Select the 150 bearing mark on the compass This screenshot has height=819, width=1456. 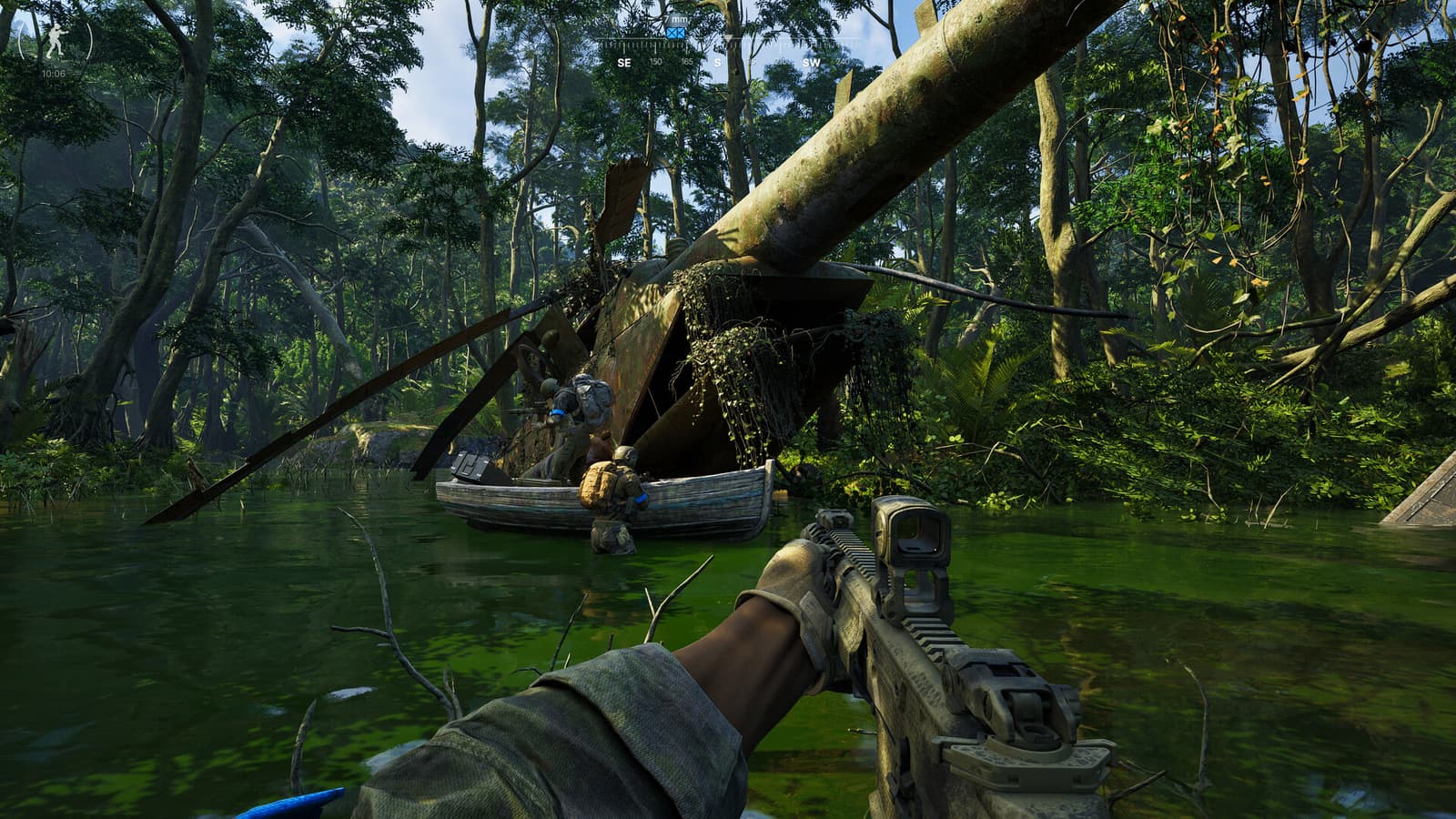point(655,62)
